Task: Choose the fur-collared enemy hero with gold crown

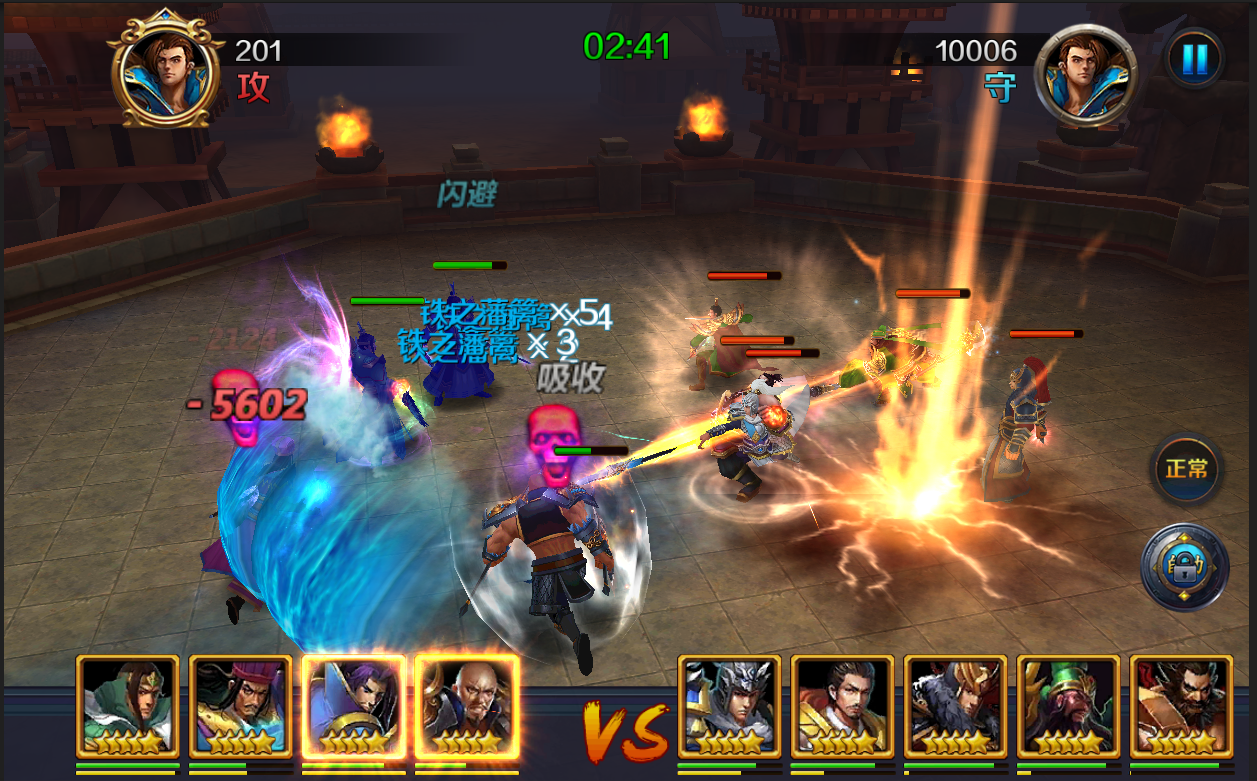Action: [x=955, y=706]
